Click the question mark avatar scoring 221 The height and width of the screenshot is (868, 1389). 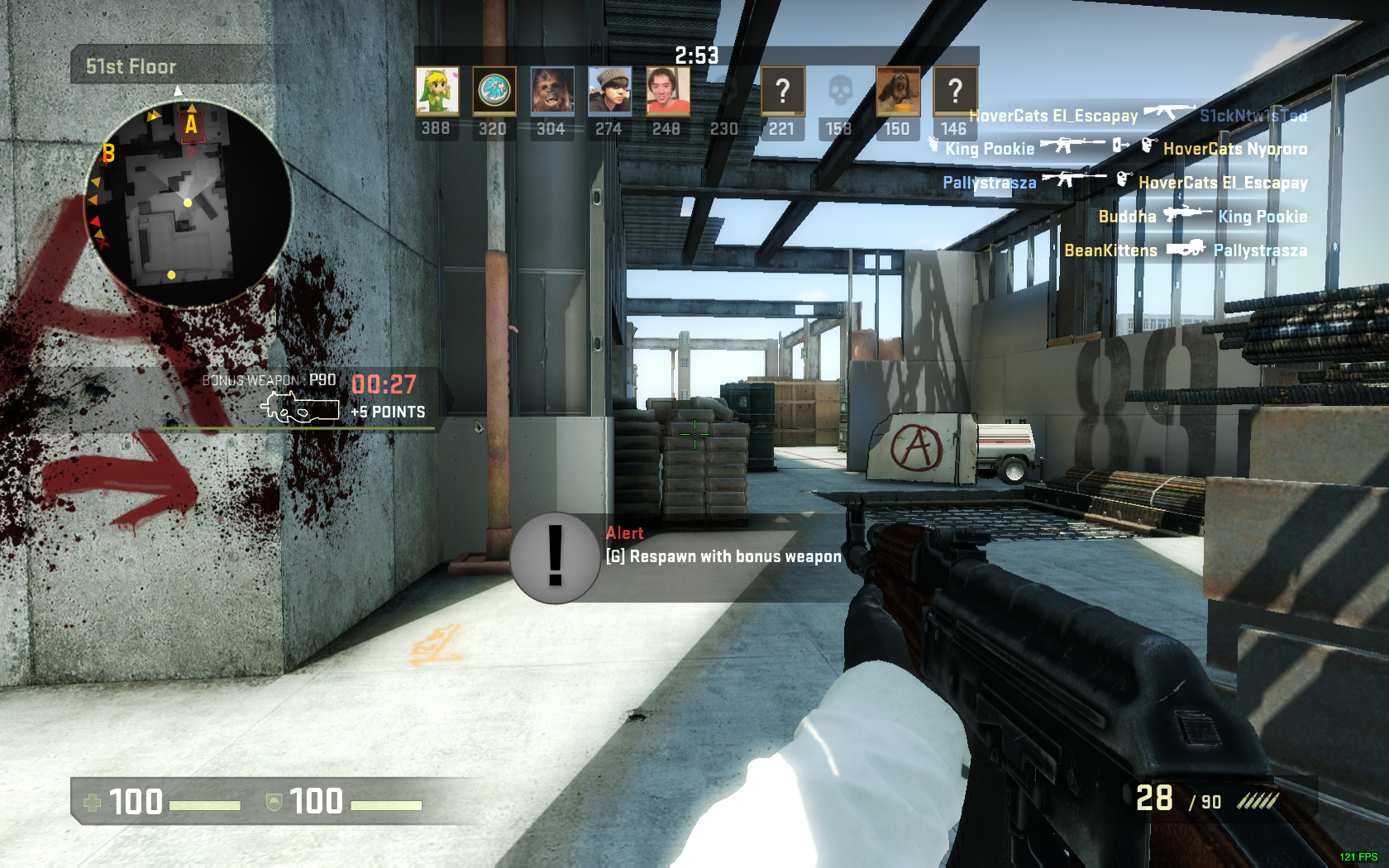pyautogui.click(x=782, y=91)
